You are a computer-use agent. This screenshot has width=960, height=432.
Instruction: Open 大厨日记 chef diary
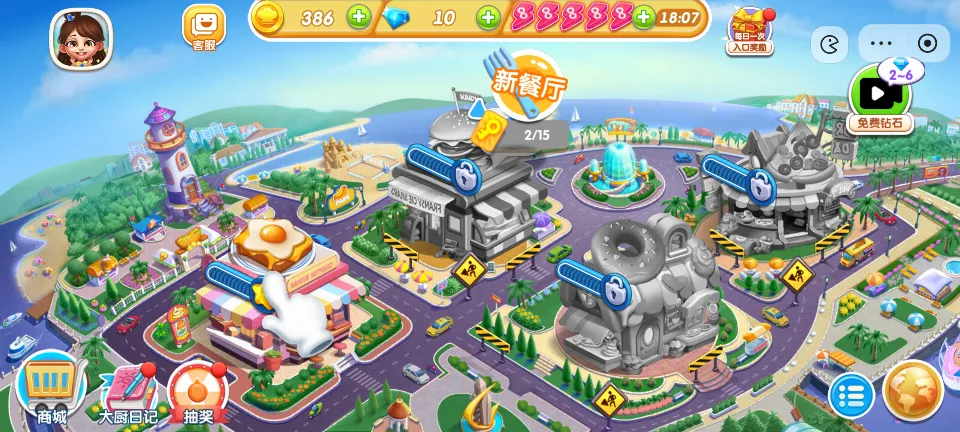tap(126, 392)
